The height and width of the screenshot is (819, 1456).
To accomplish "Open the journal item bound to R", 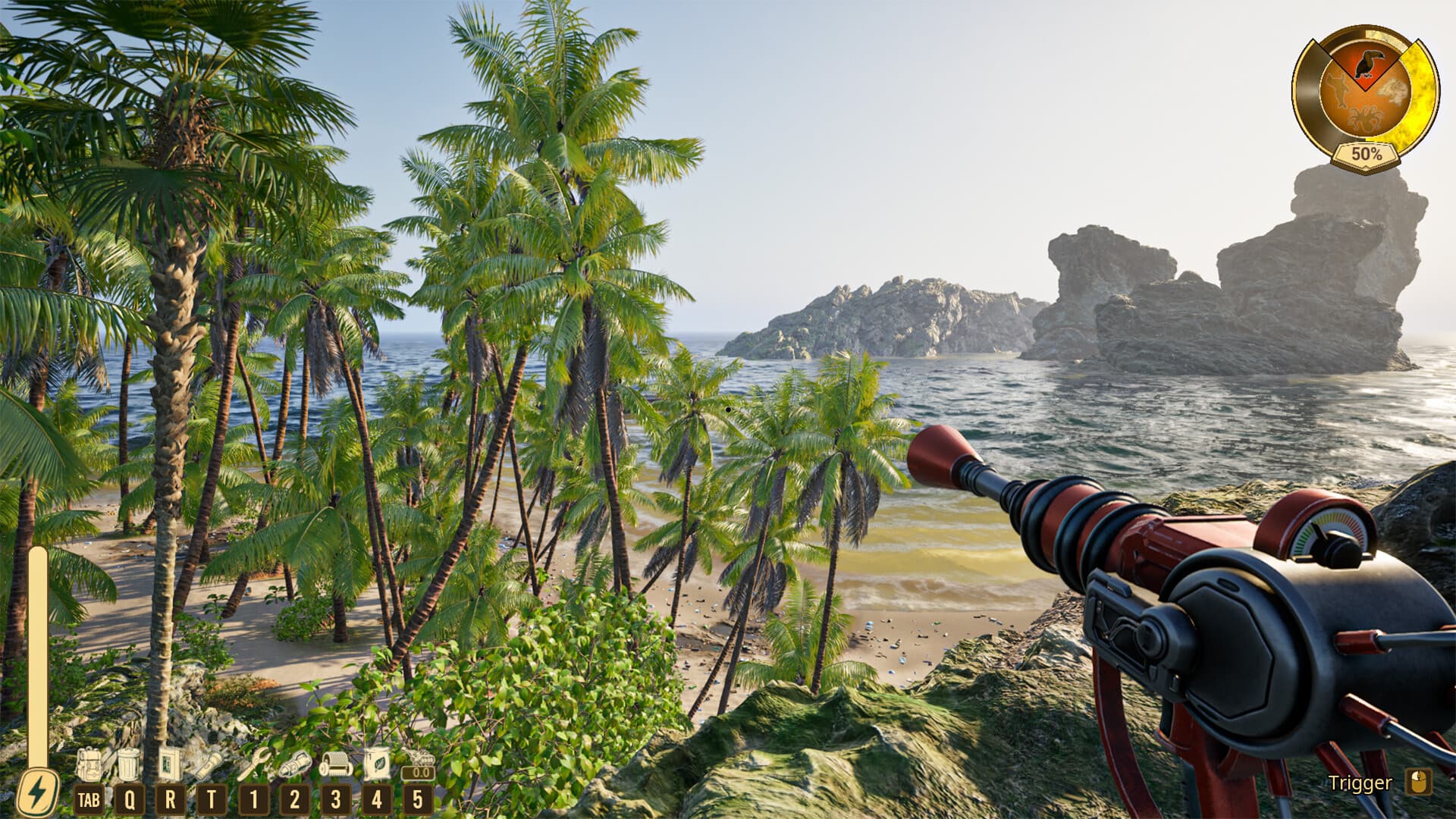I will (170, 765).
